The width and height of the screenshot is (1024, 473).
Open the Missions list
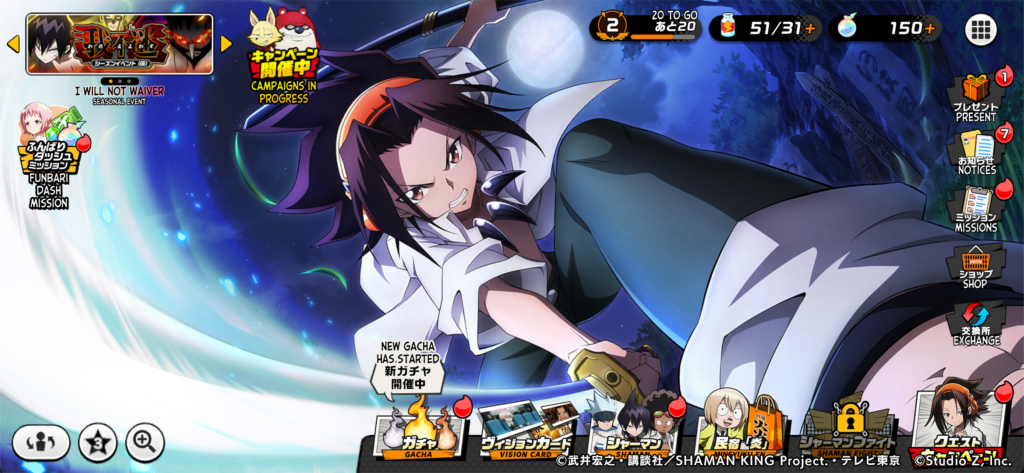coord(976,208)
